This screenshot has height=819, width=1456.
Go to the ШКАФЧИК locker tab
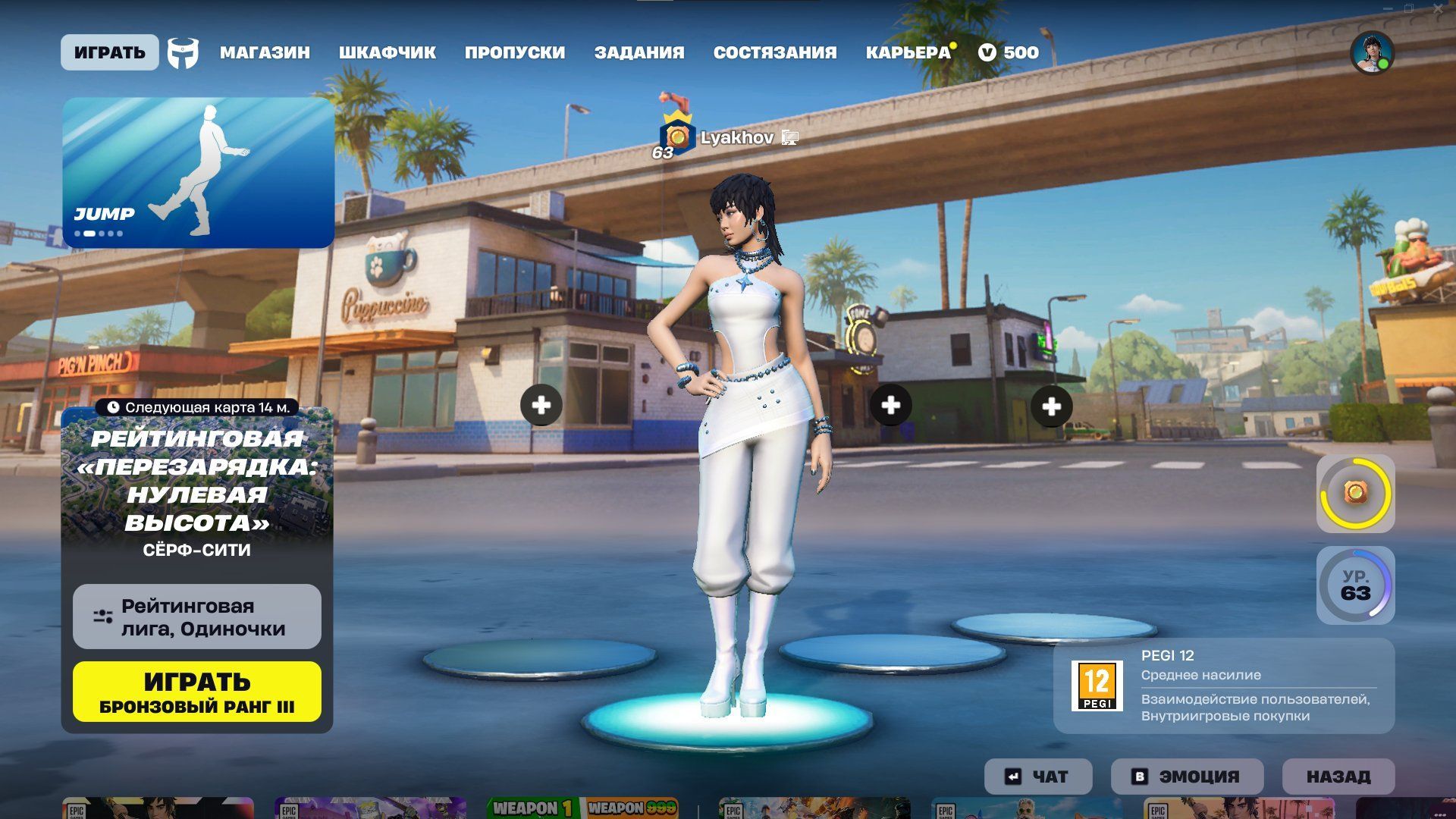point(387,52)
